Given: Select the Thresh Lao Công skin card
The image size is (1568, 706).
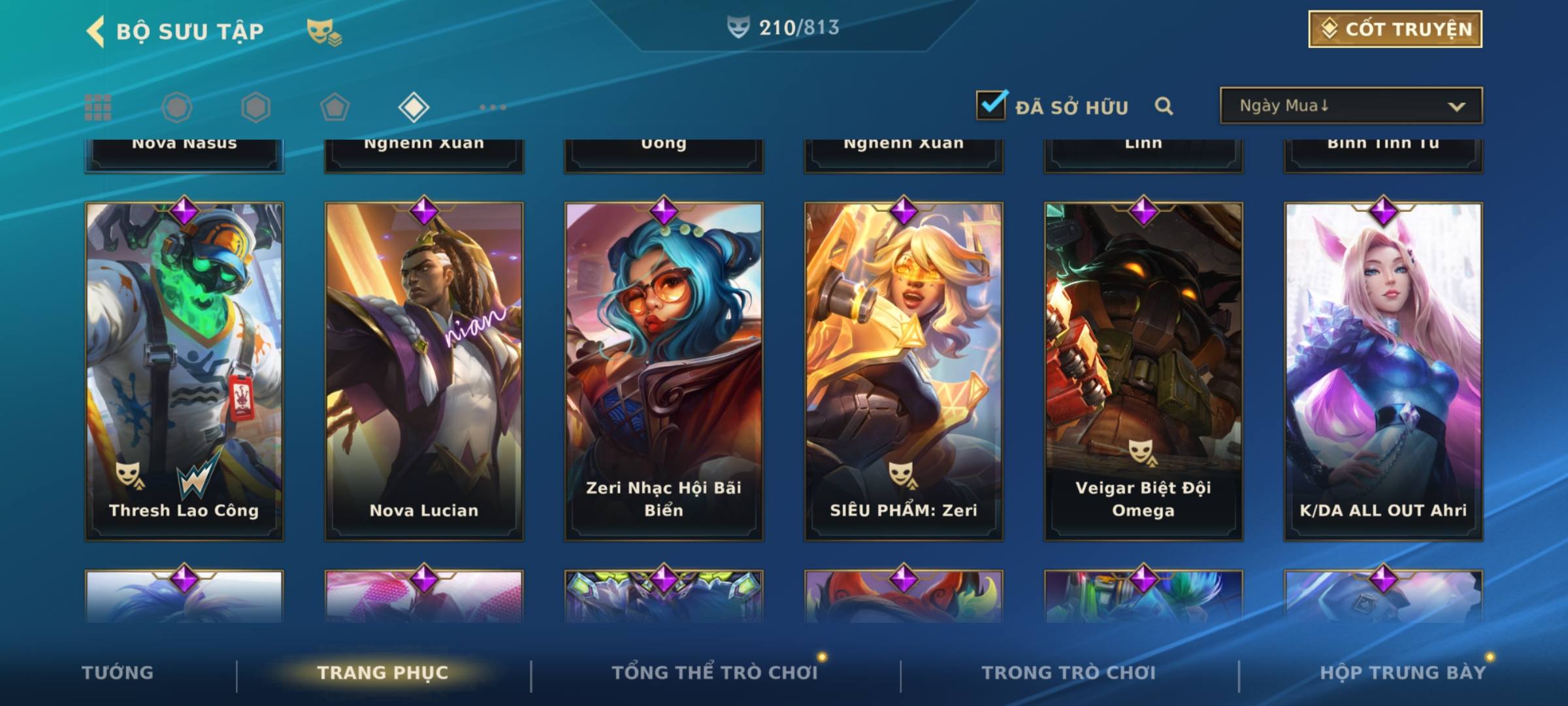Looking at the screenshot, I should pyautogui.click(x=184, y=371).
